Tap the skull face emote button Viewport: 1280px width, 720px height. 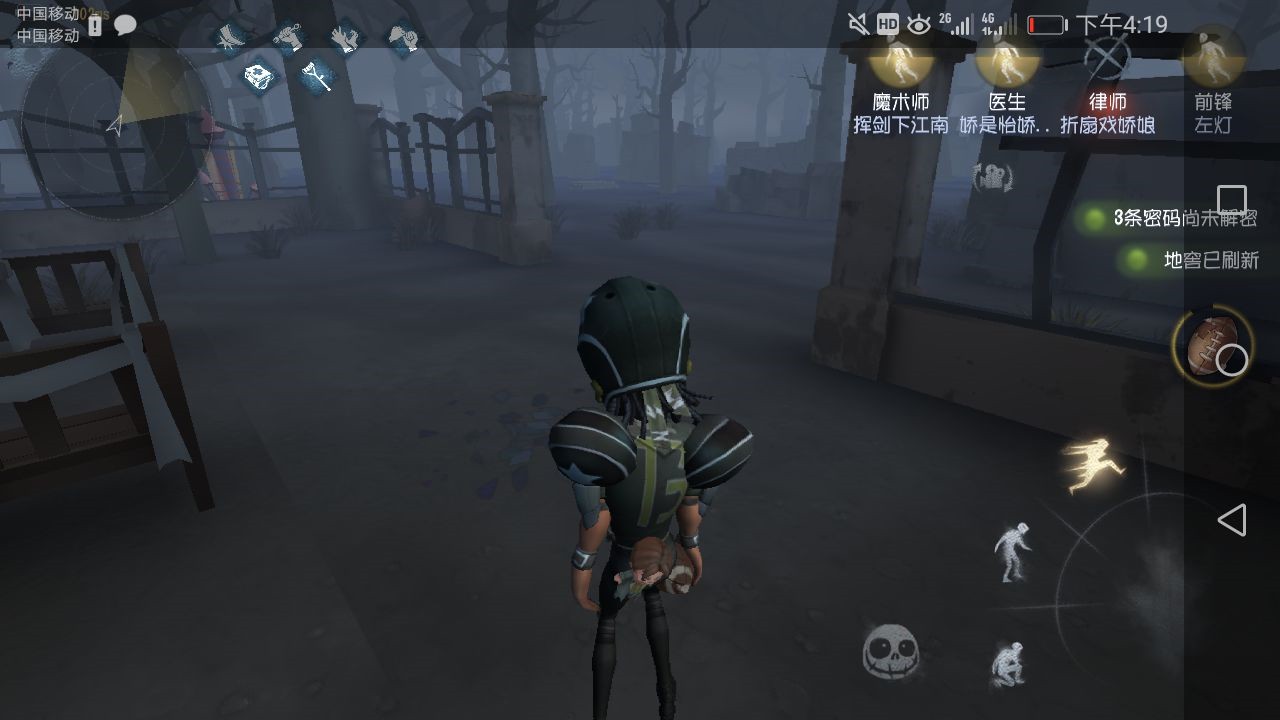click(x=890, y=651)
